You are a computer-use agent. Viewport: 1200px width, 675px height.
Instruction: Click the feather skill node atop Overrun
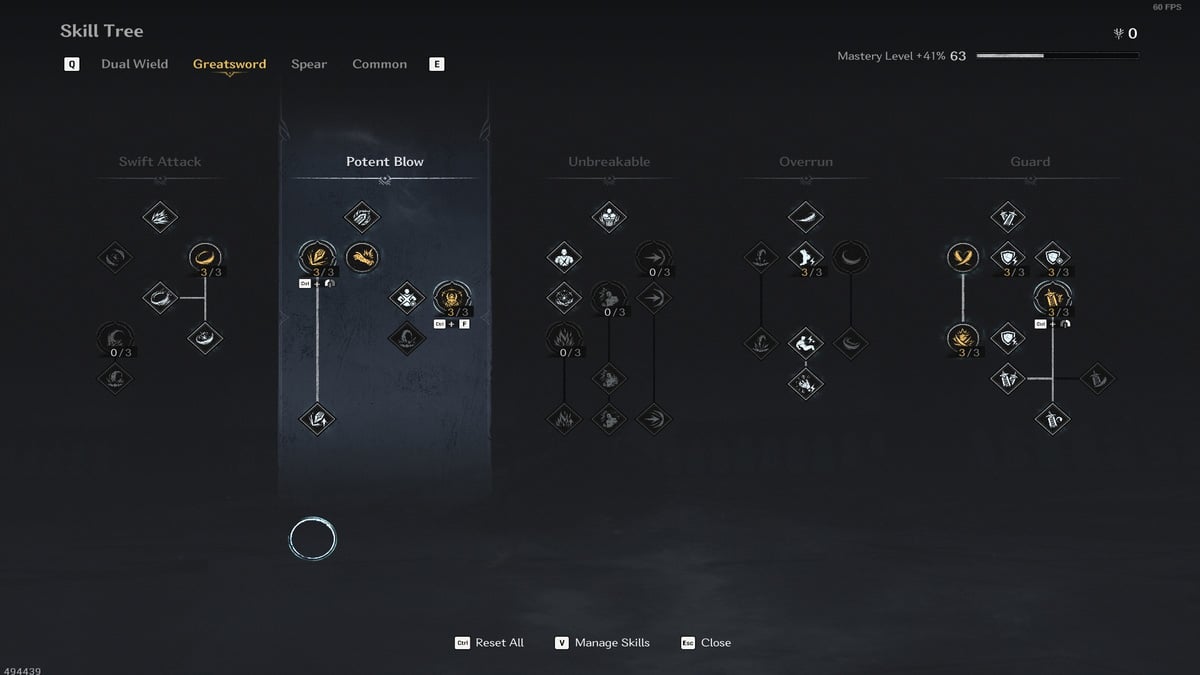(805, 216)
